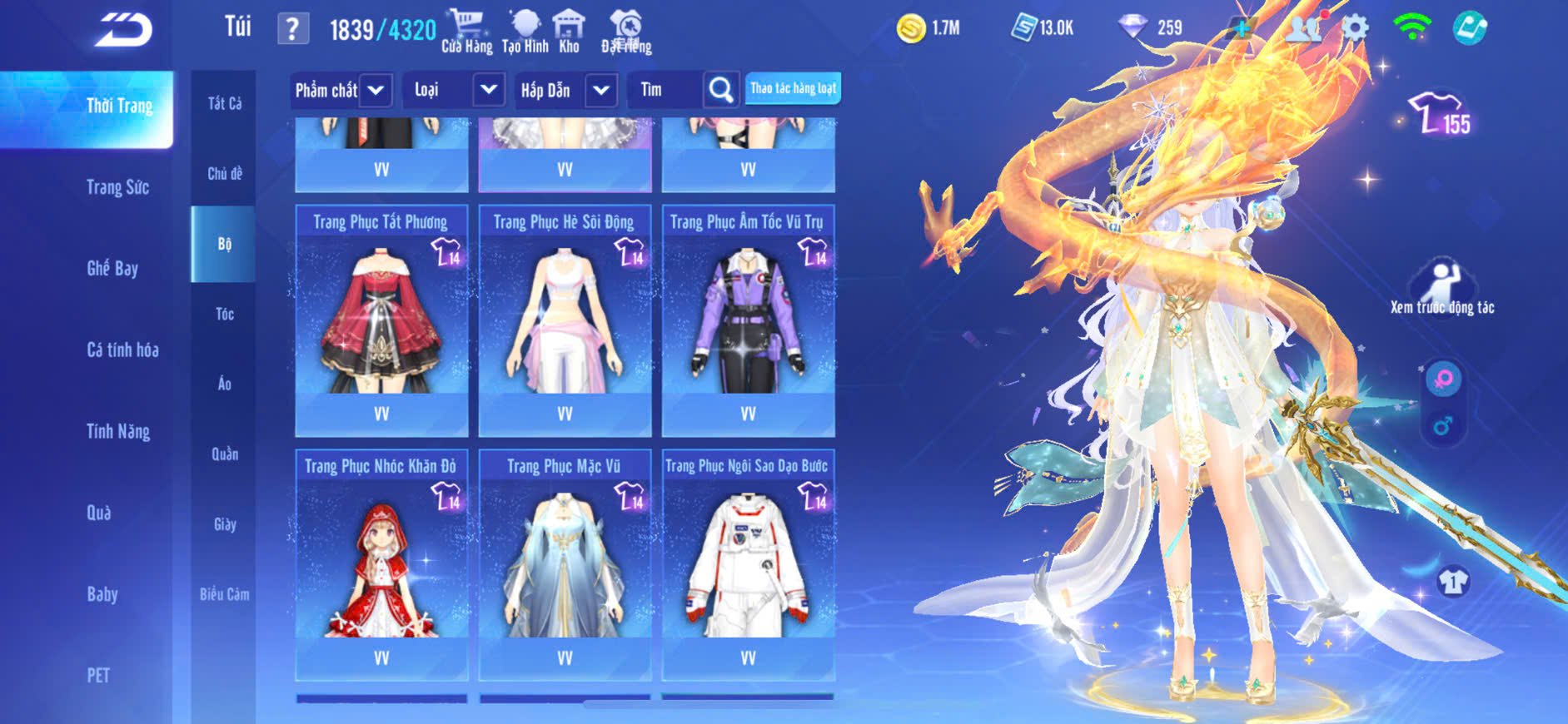This screenshot has width=1568, height=724.
Task: Select the Tất Cả sub-tab
Action: (225, 103)
